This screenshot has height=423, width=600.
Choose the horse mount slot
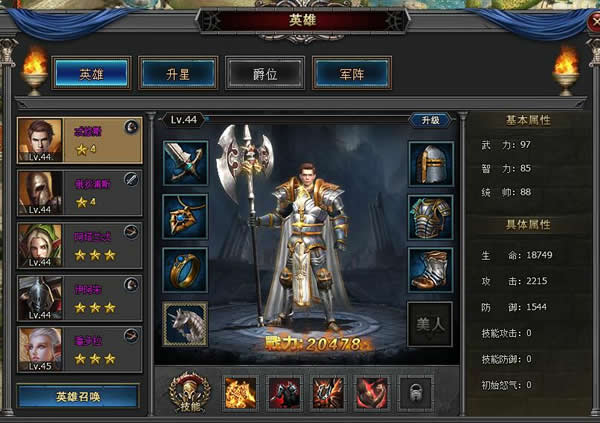[185, 324]
